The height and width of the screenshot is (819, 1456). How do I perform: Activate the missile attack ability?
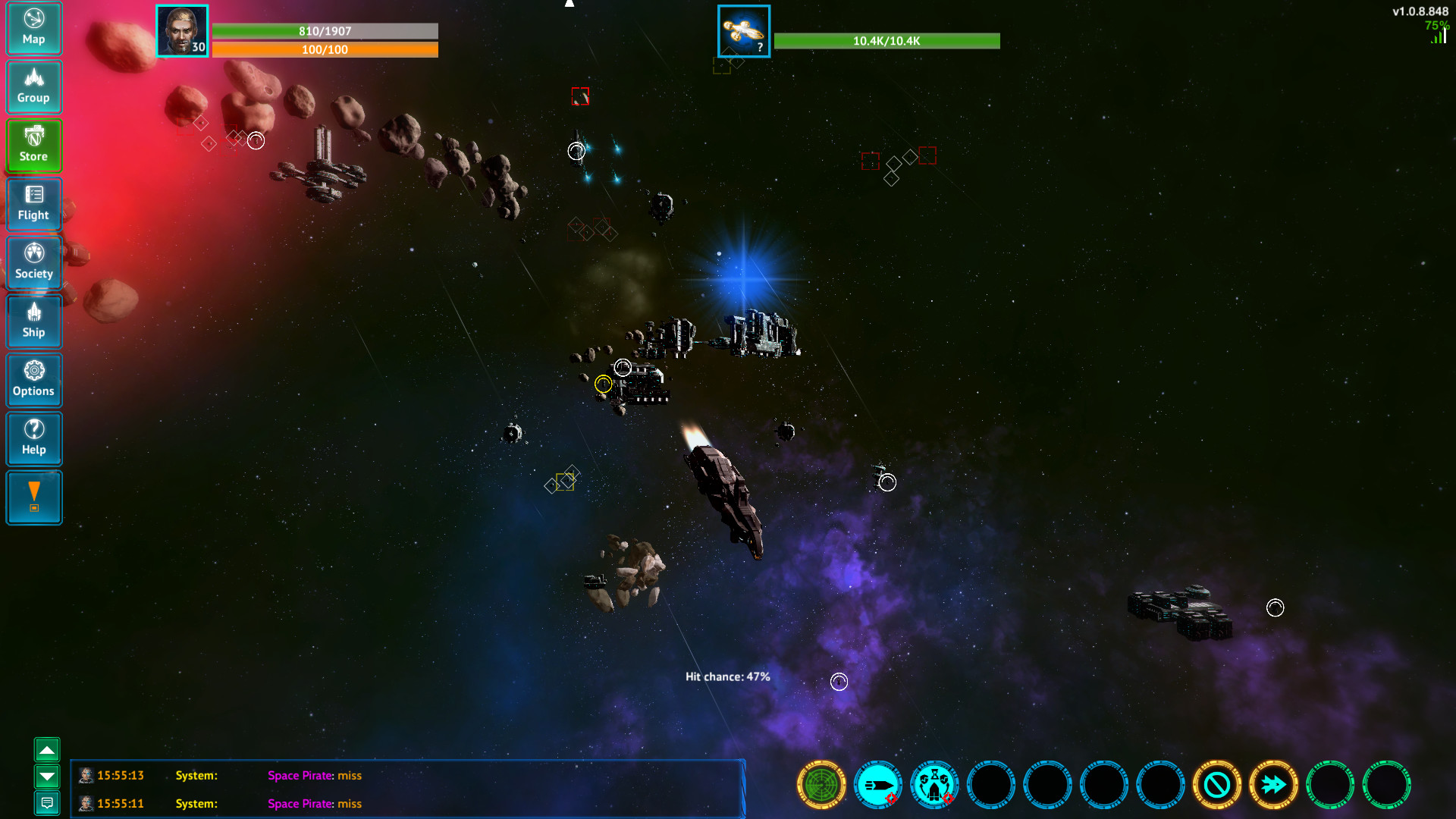pos(877,786)
